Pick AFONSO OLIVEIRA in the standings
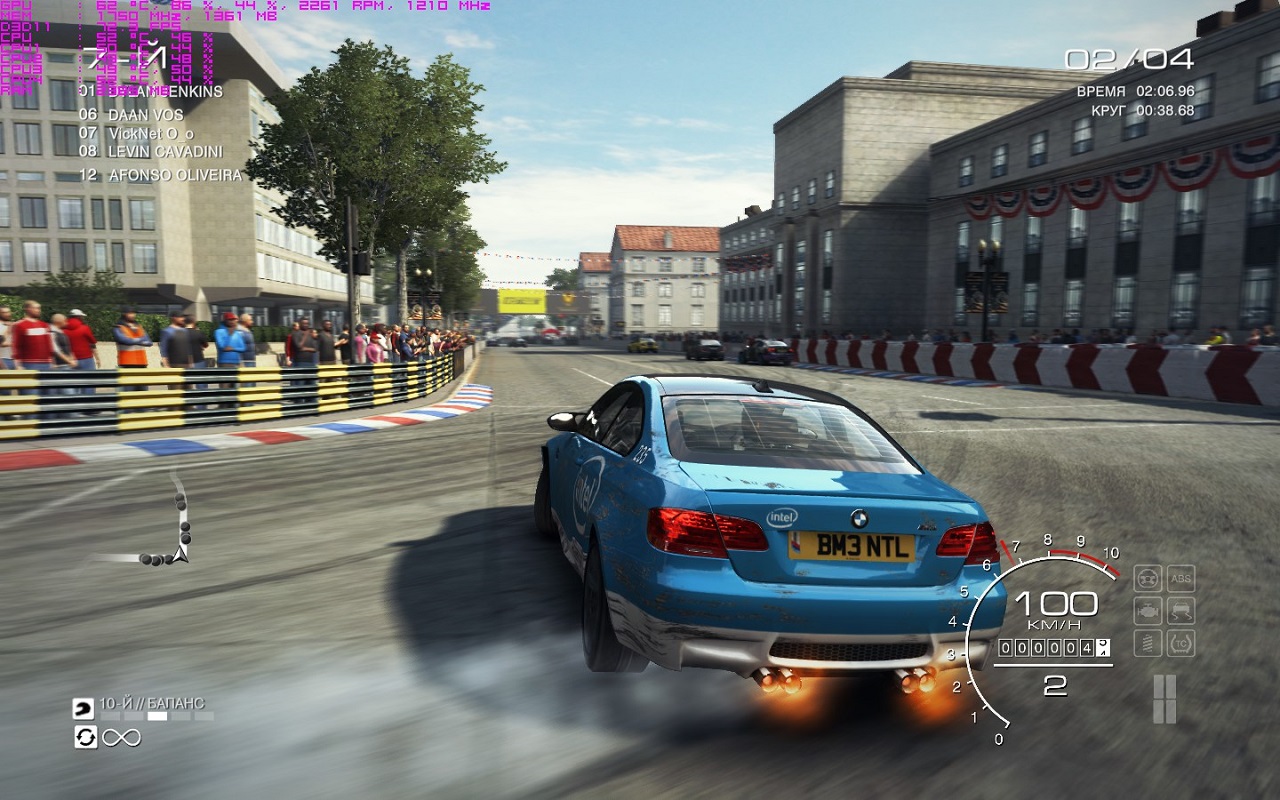This screenshot has height=800, width=1280. pos(161,175)
